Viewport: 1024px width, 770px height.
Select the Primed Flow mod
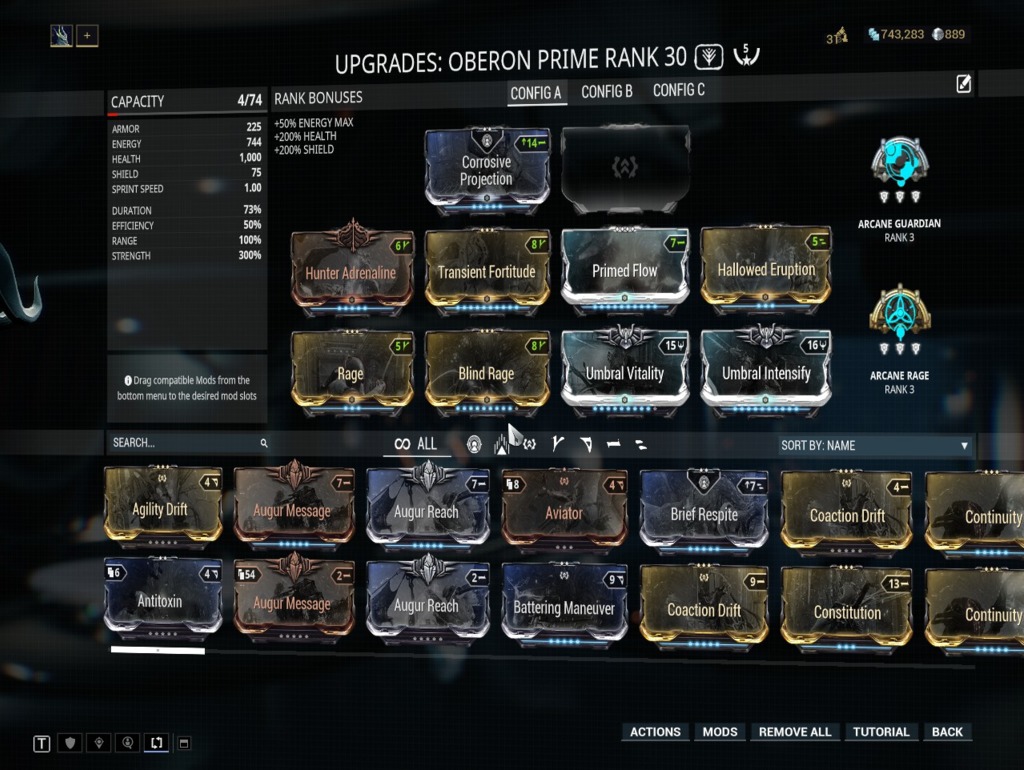[x=624, y=269]
